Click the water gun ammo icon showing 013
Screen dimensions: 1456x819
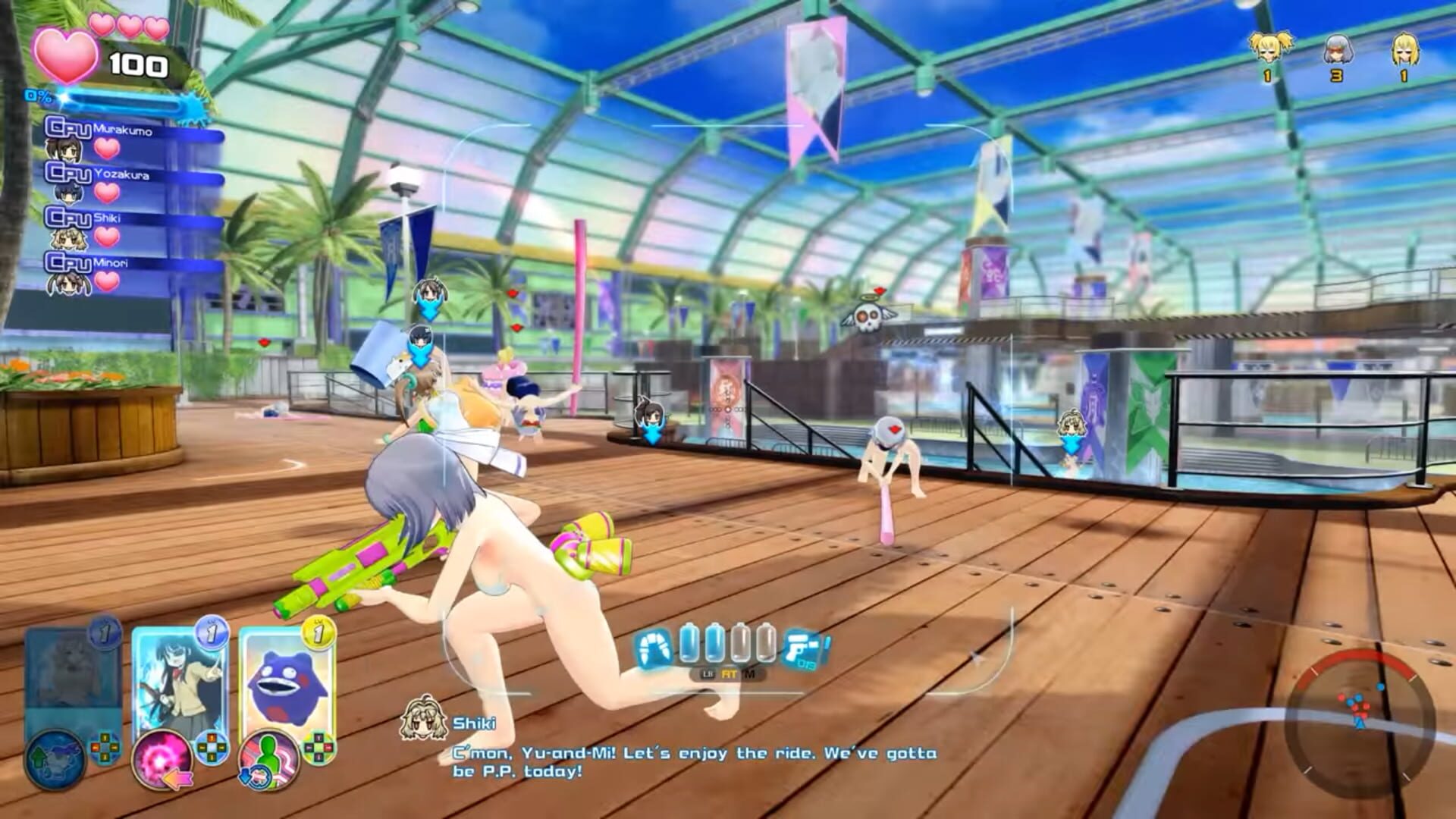click(x=800, y=649)
